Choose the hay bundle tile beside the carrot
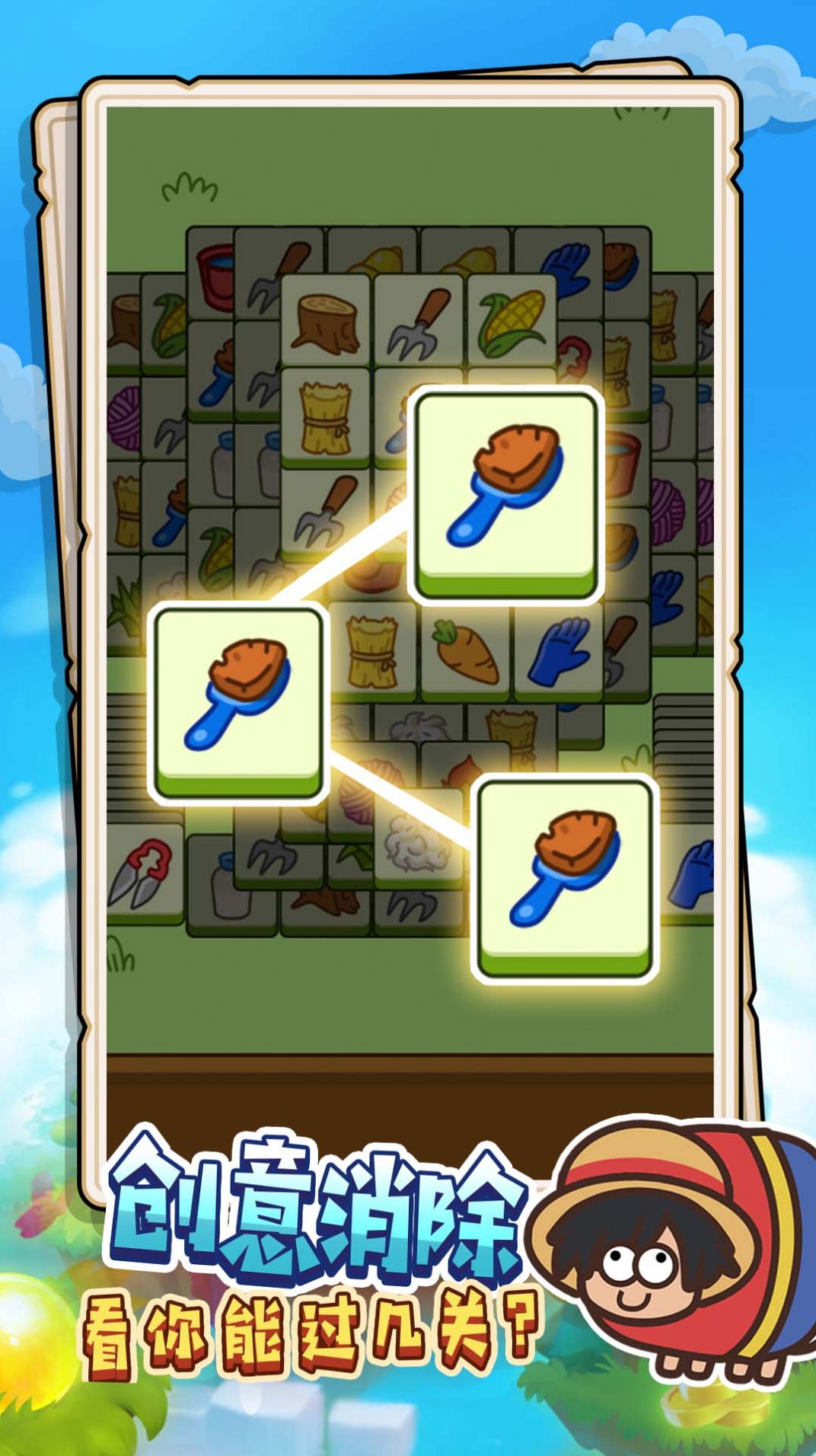The width and height of the screenshot is (816, 1456). click(372, 652)
